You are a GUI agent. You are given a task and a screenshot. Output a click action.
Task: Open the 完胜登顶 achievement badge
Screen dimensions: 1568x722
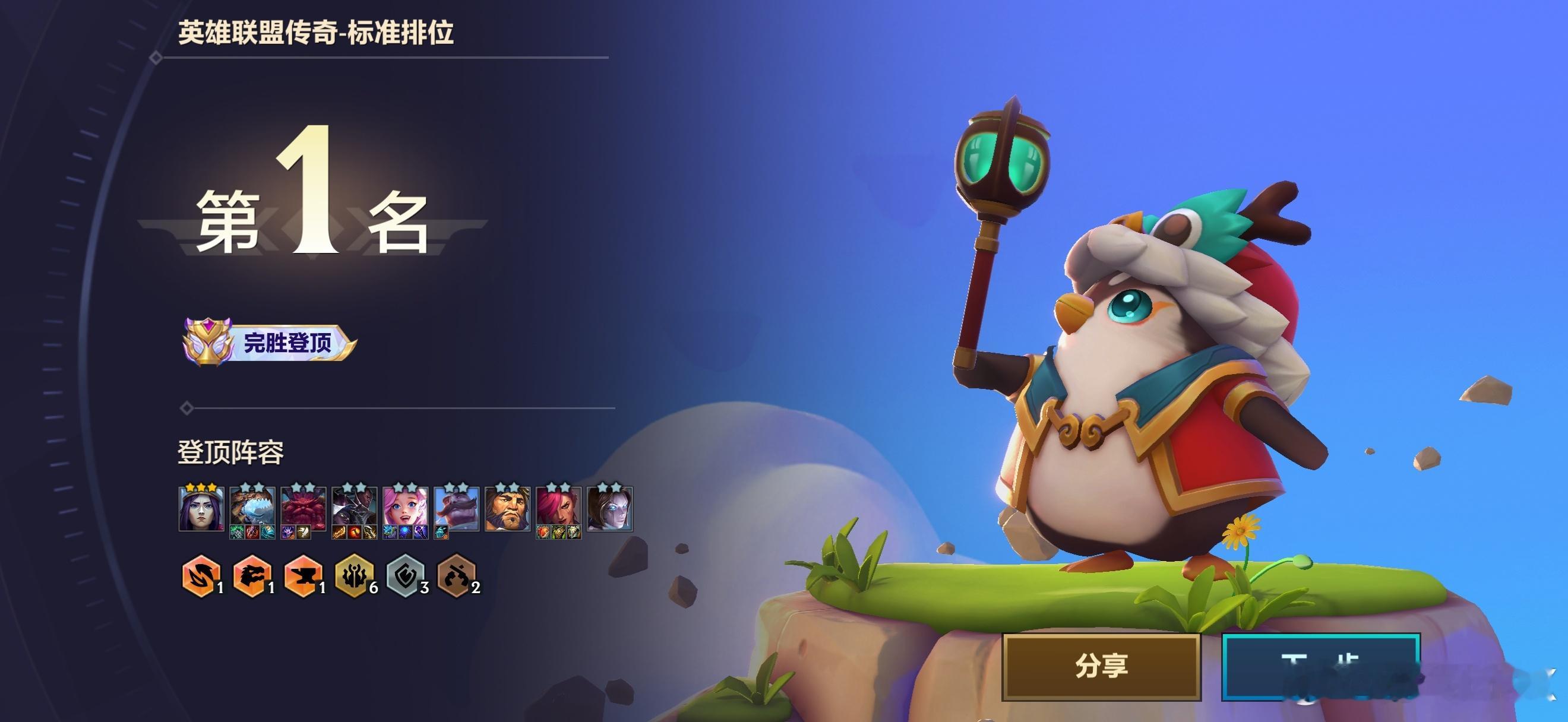(x=270, y=343)
